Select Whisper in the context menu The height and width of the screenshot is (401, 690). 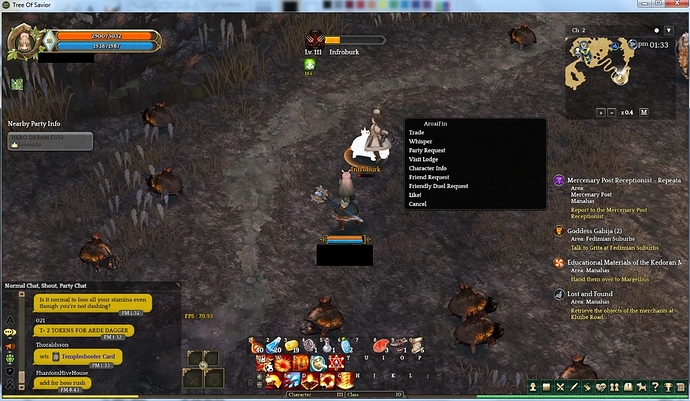pyautogui.click(x=420, y=142)
